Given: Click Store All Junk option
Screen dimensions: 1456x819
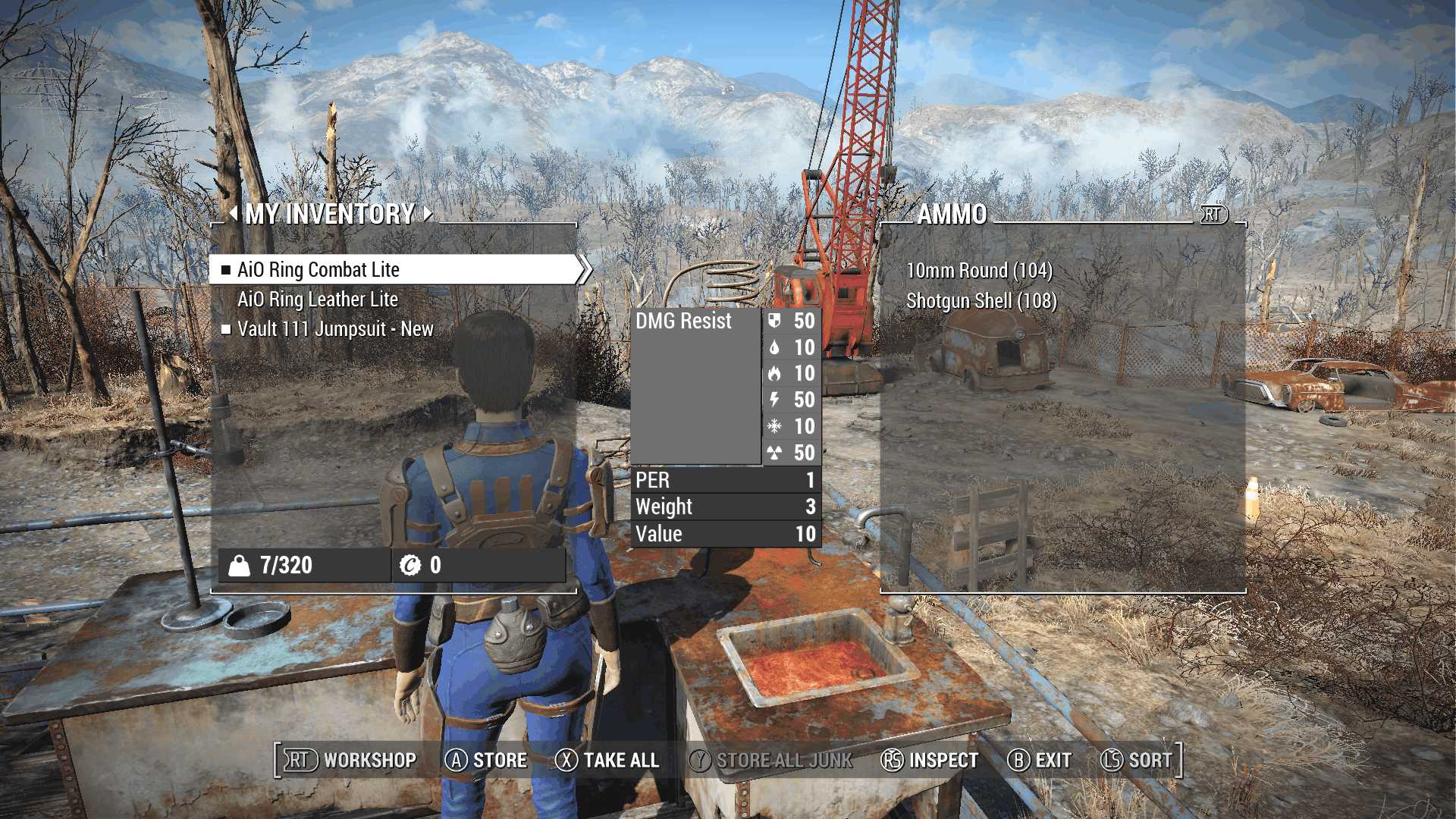Looking at the screenshot, I should coord(770,760).
